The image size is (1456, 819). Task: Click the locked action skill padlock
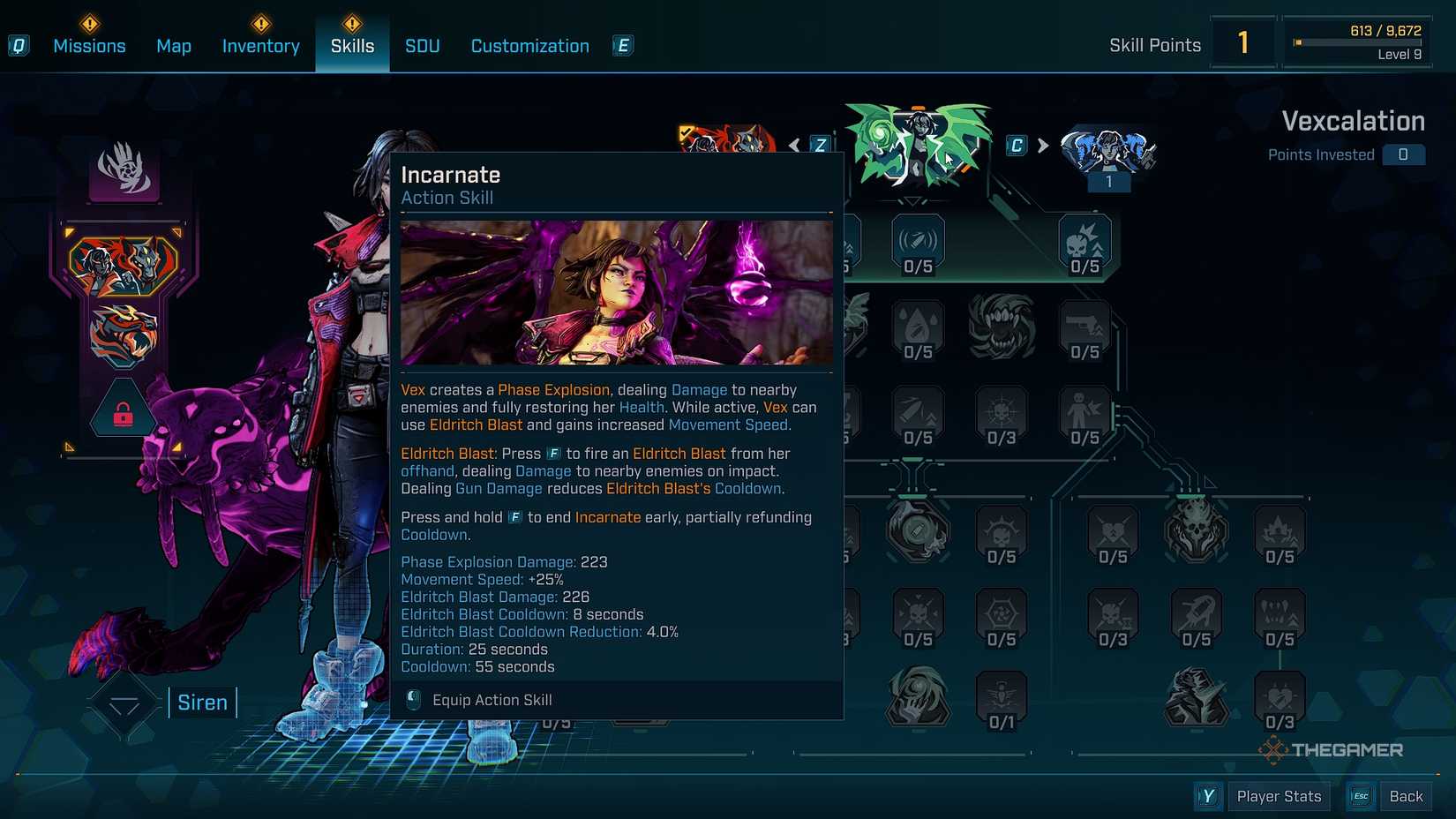pos(124,412)
